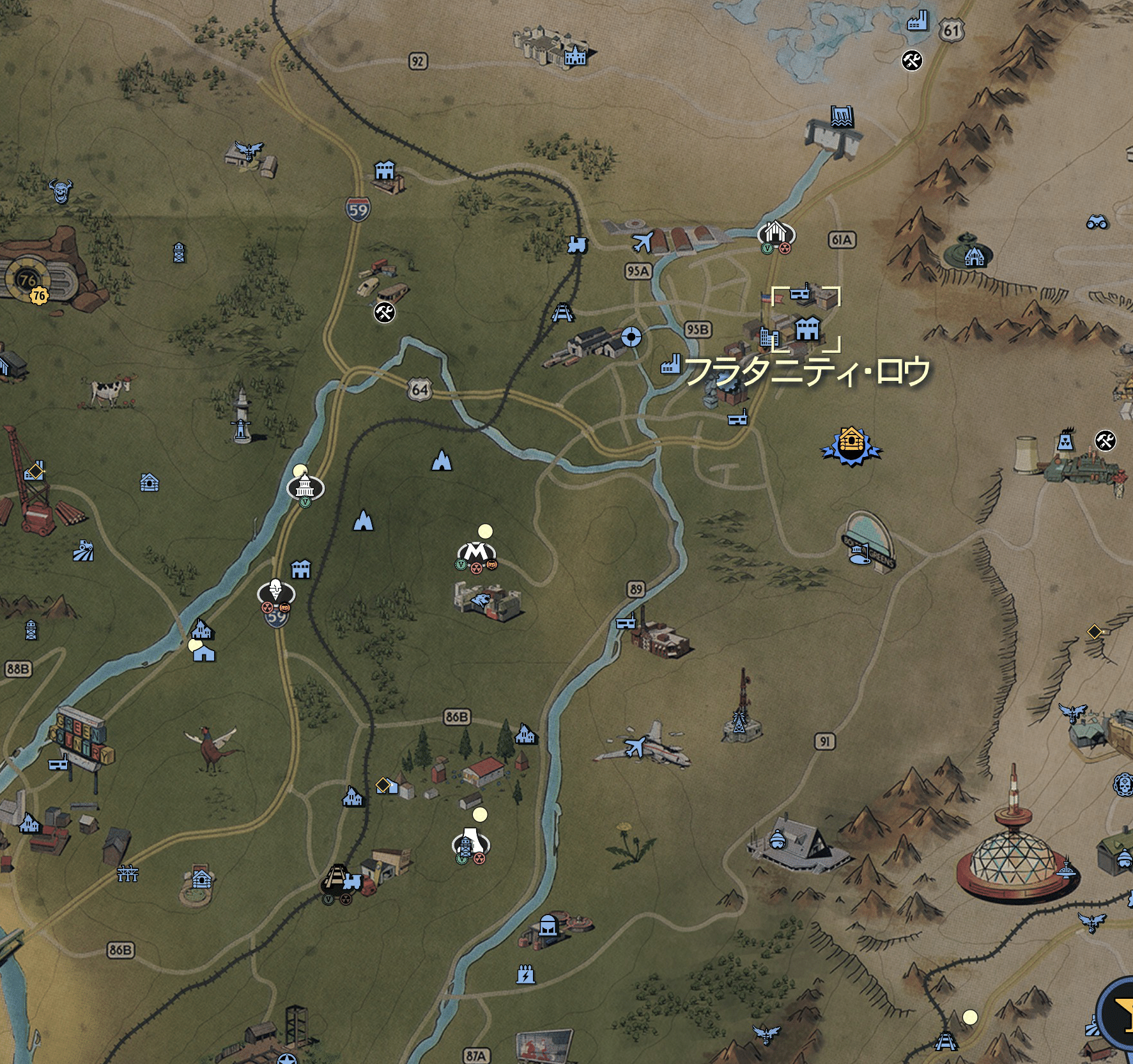Choose the workshop marker beside the power plant
The image size is (1133, 1064).
click(1105, 440)
